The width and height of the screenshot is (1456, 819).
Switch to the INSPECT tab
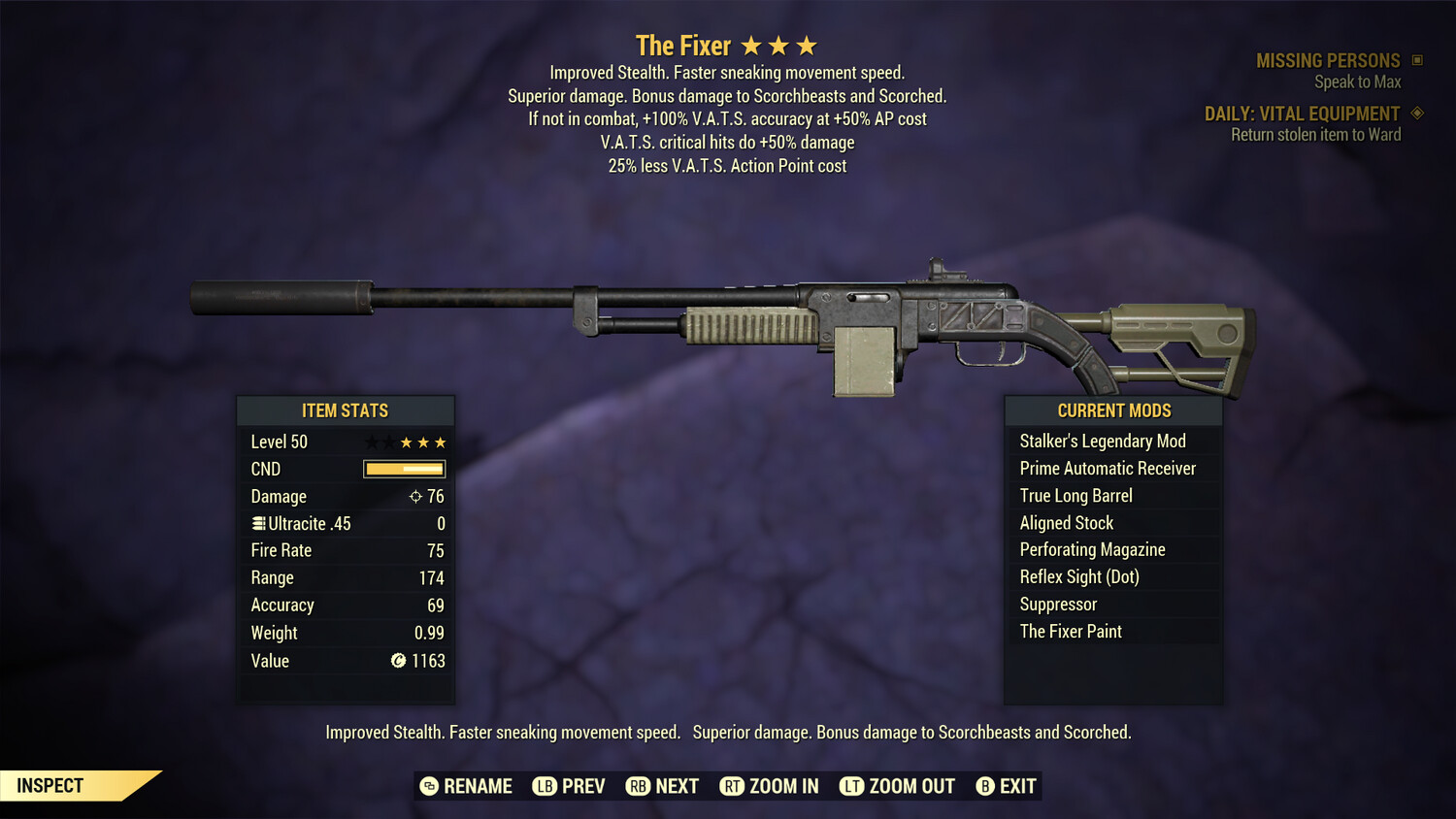[x=50, y=785]
